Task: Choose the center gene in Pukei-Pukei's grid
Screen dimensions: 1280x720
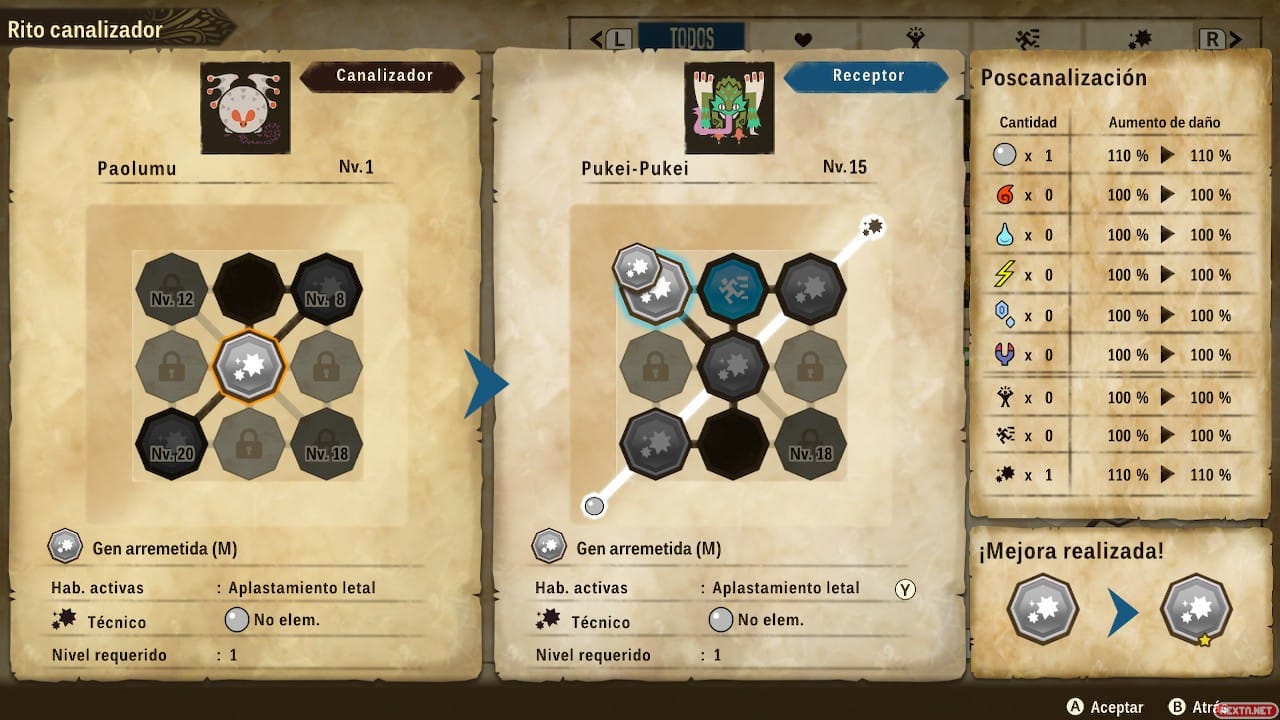Action: (733, 366)
